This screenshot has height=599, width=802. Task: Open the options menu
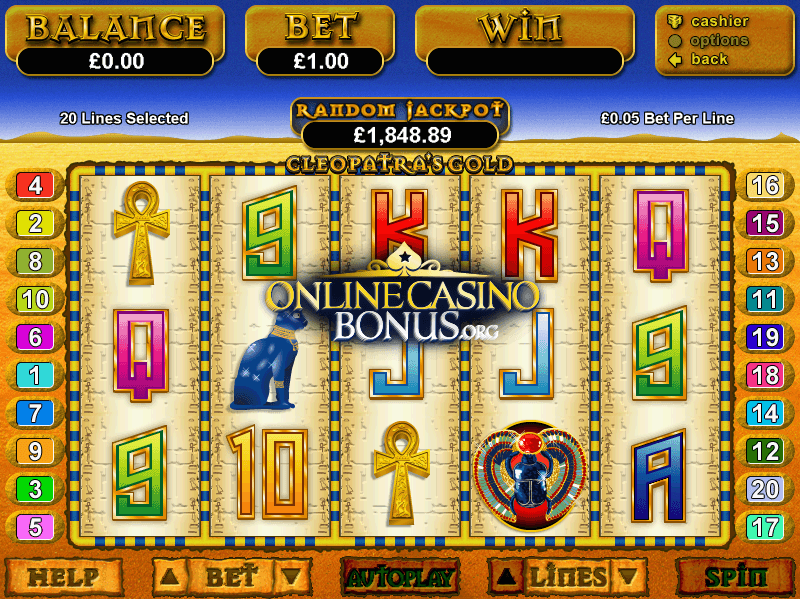pos(718,40)
